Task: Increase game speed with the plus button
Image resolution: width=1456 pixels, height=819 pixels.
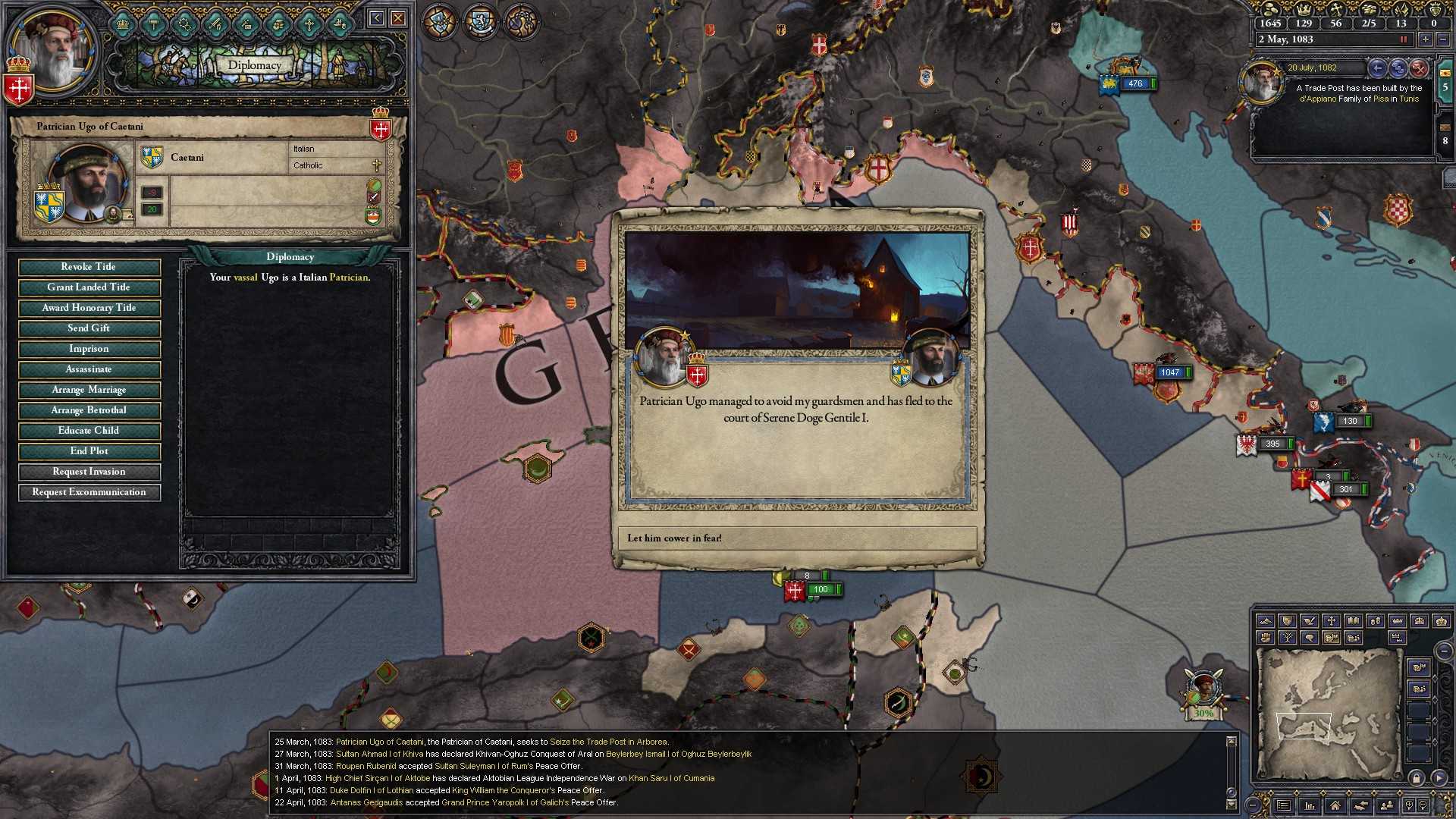Action: (1426, 39)
